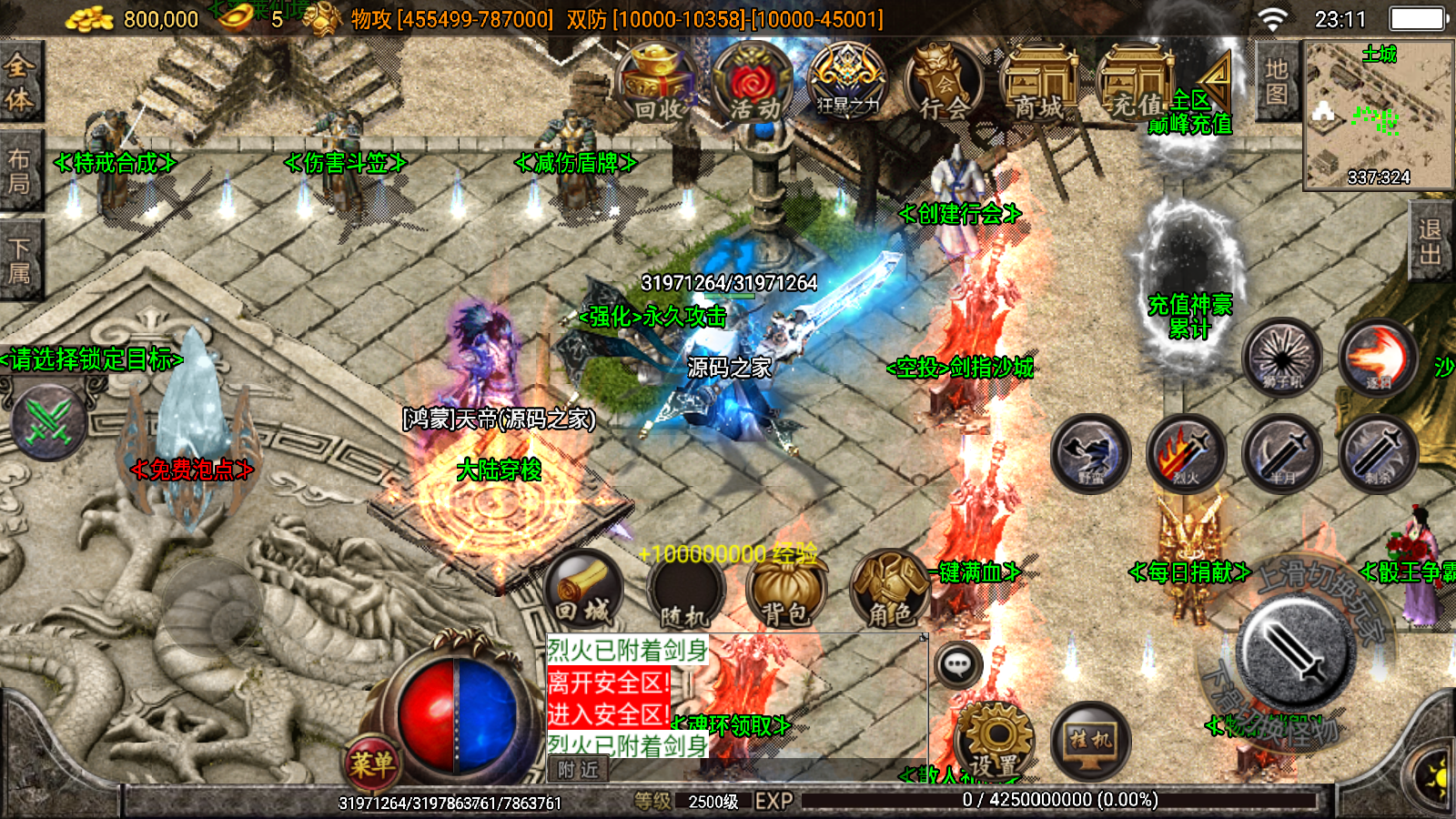1456x819 pixels.
Task: Open the 设置 settings gear
Action: point(995,739)
